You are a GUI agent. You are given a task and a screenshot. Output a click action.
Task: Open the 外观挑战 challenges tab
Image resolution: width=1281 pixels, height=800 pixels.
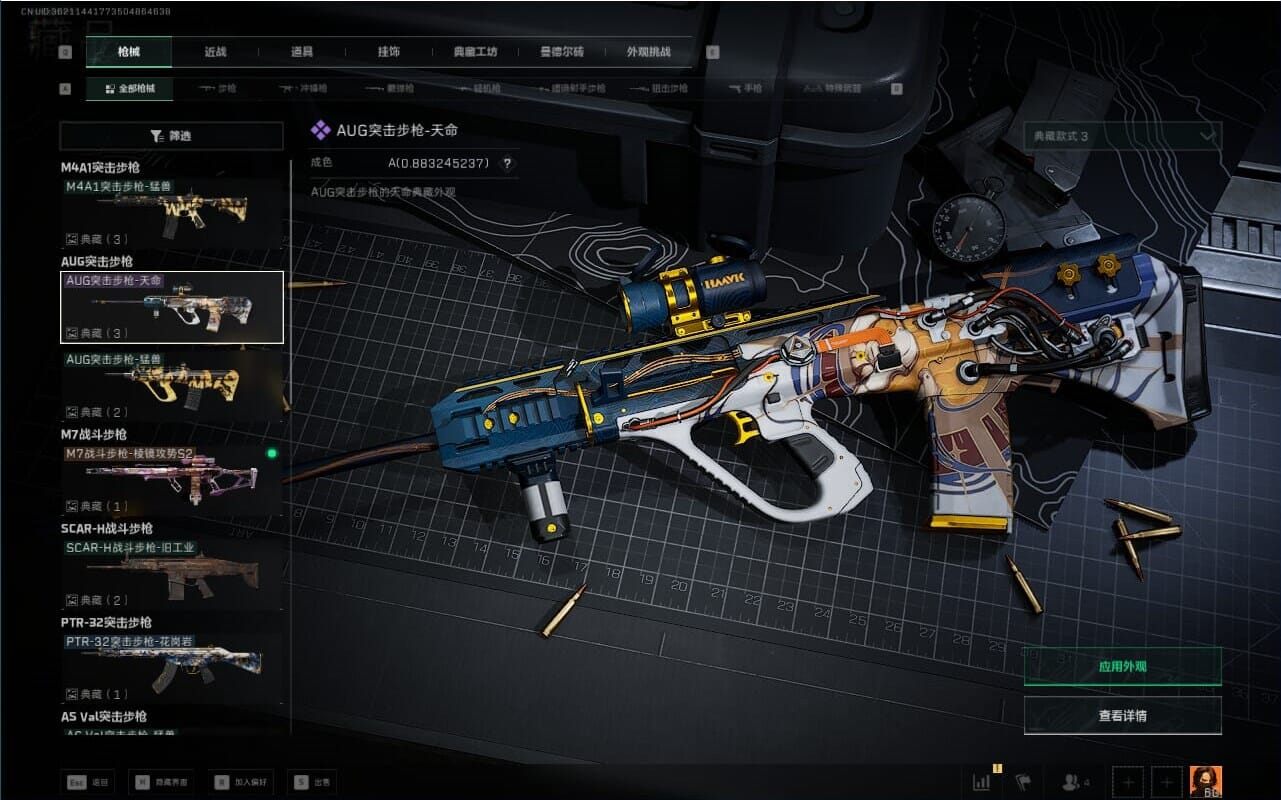[x=648, y=52]
